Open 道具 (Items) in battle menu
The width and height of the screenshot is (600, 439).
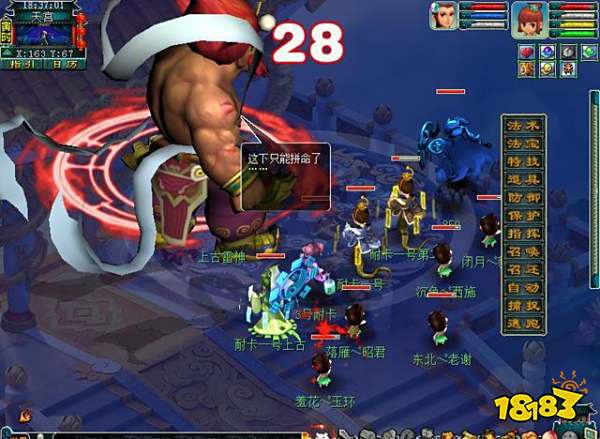pos(523,180)
